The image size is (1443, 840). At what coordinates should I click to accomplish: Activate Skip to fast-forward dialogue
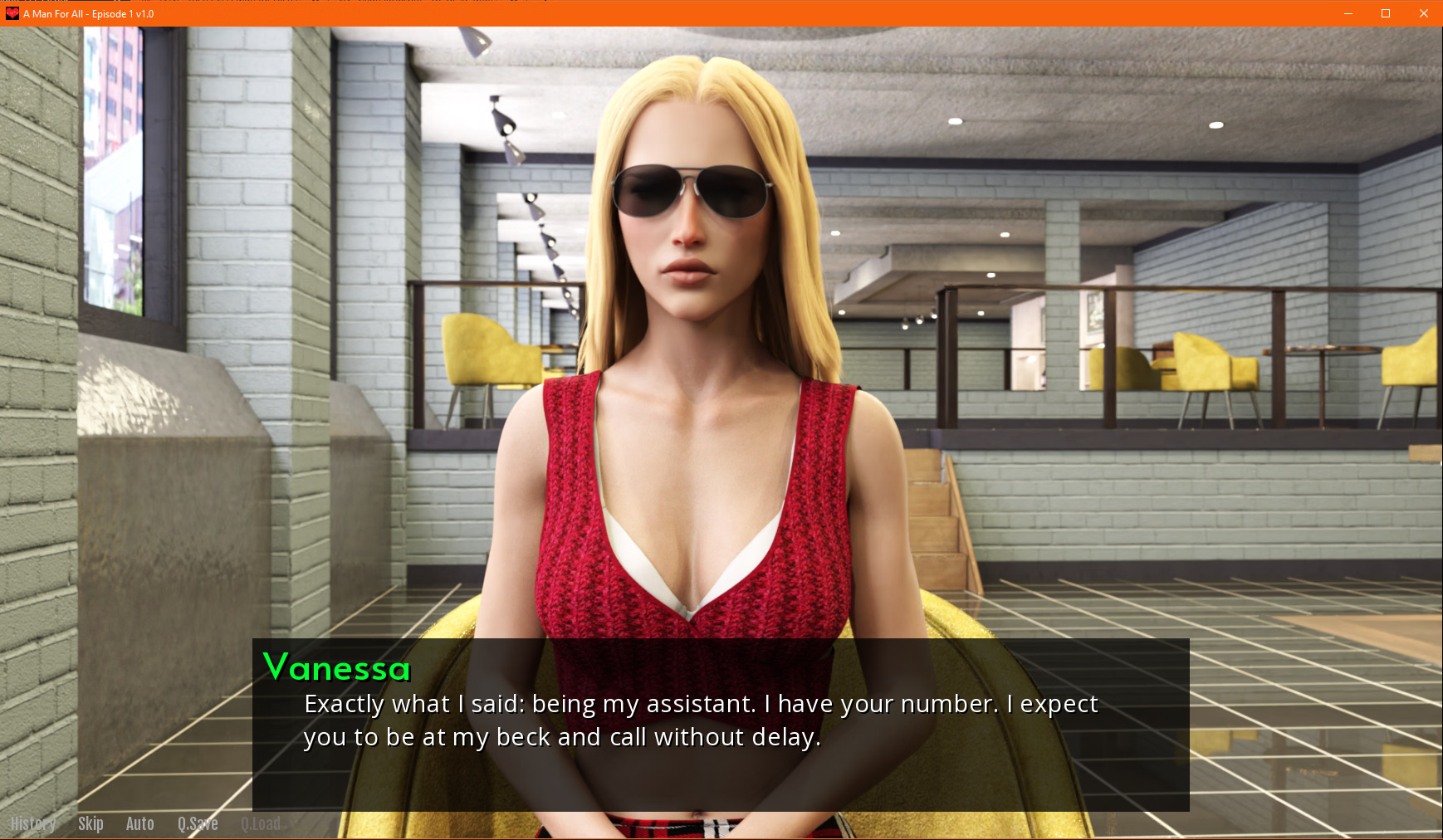tap(90, 823)
